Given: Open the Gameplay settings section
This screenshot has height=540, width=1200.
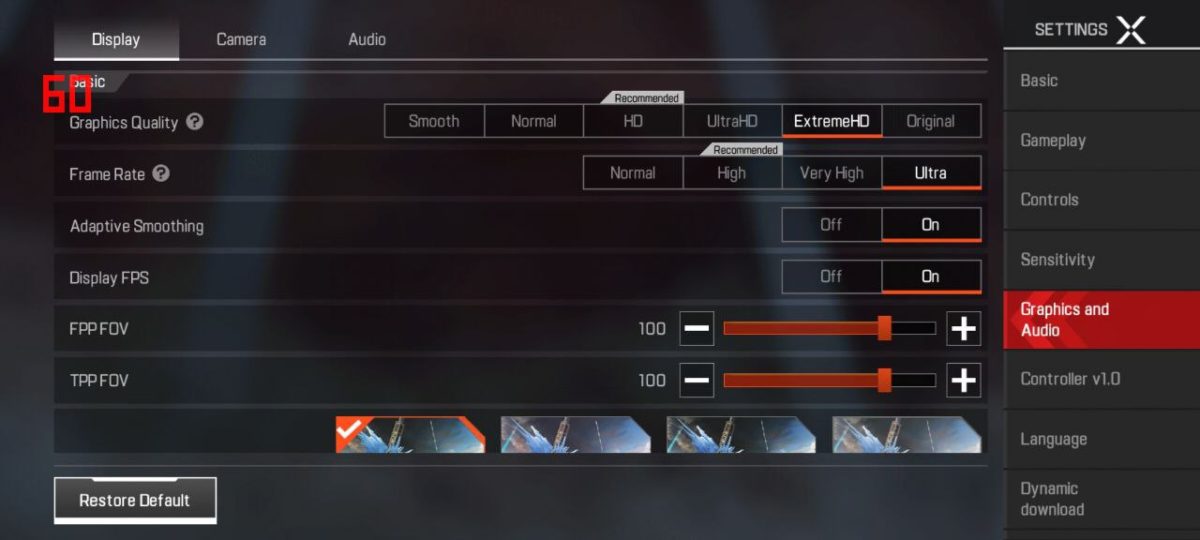Looking at the screenshot, I should click(1053, 141).
